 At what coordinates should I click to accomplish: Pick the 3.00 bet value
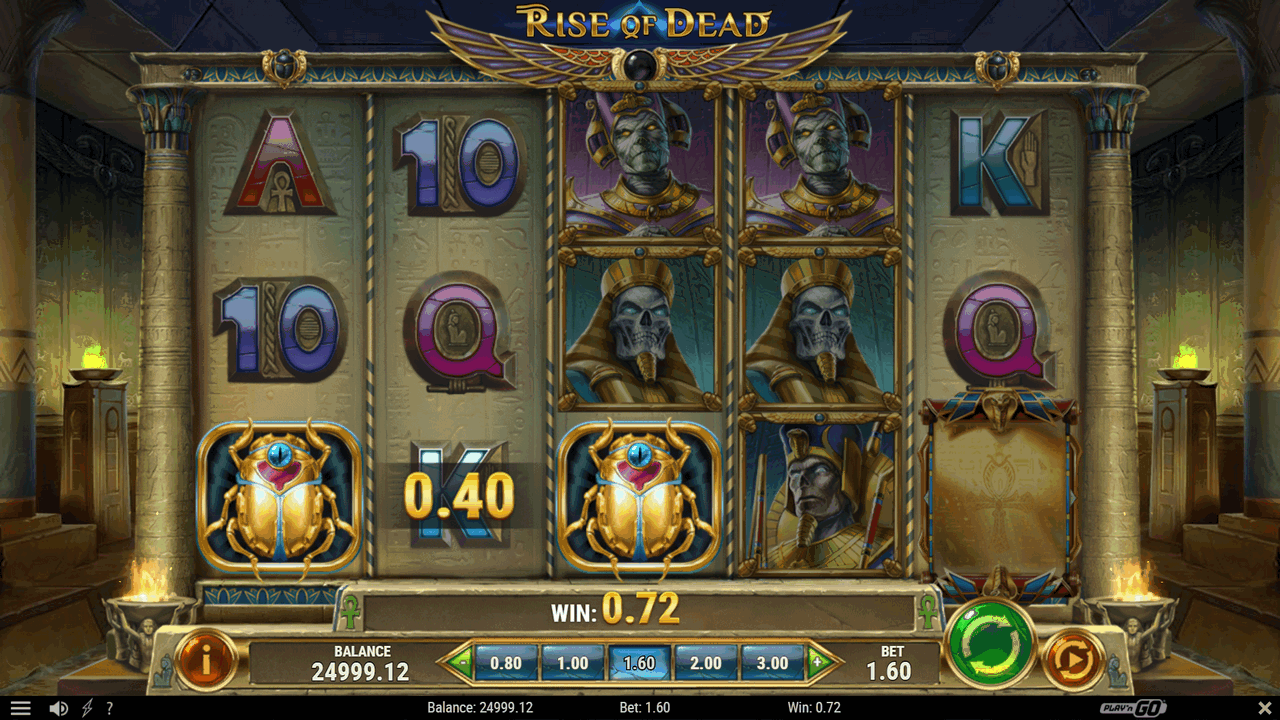click(772, 662)
